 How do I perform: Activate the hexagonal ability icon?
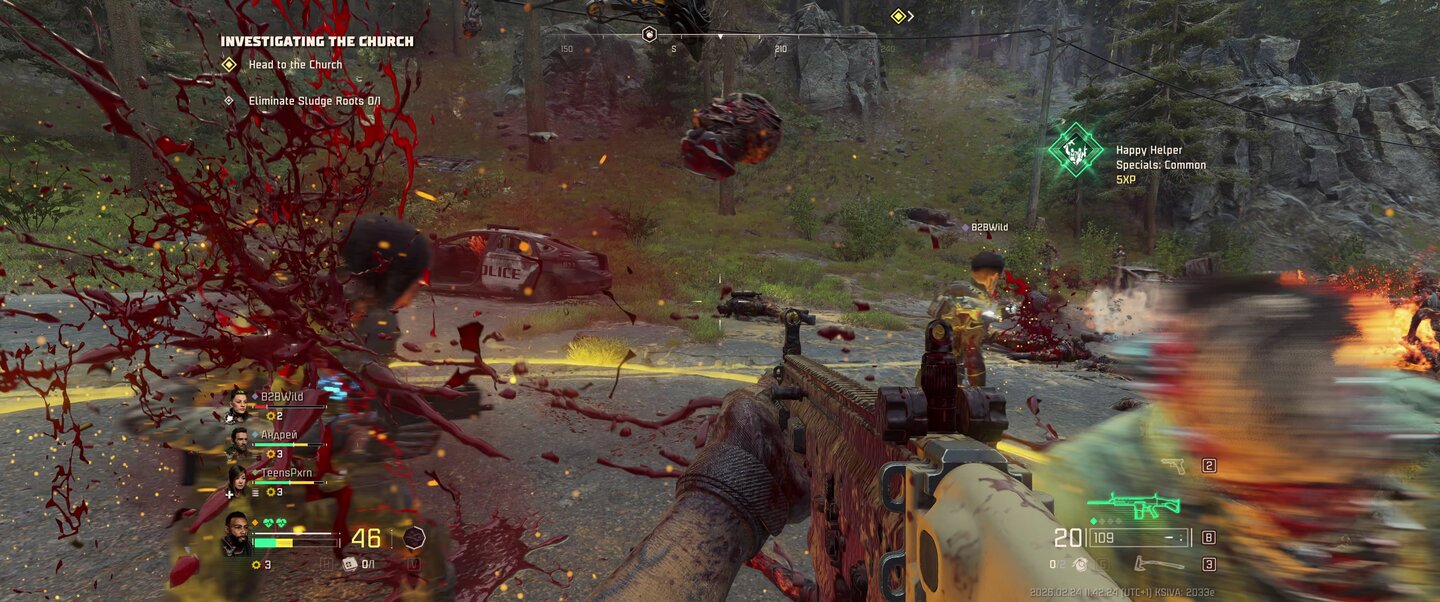pyautogui.click(x=414, y=538)
